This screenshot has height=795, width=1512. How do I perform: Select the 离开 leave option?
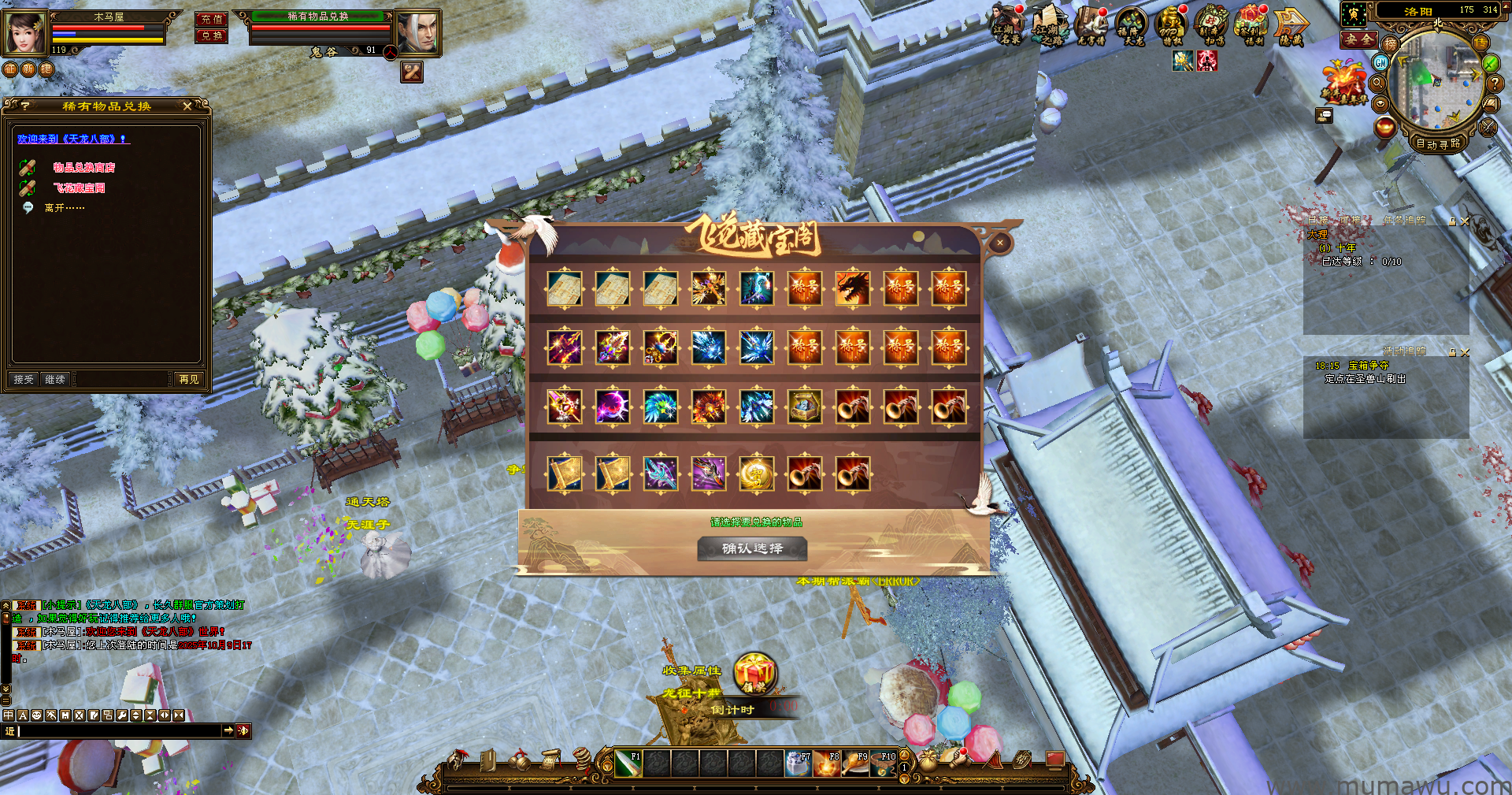(64, 208)
